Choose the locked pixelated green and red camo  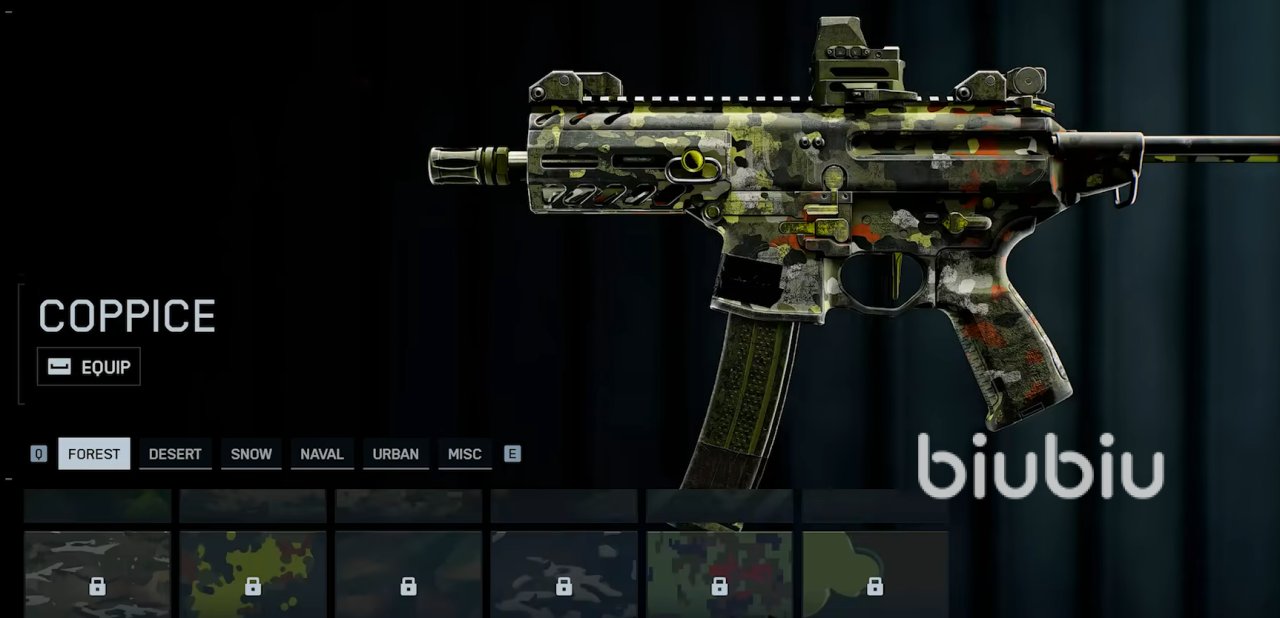(719, 574)
